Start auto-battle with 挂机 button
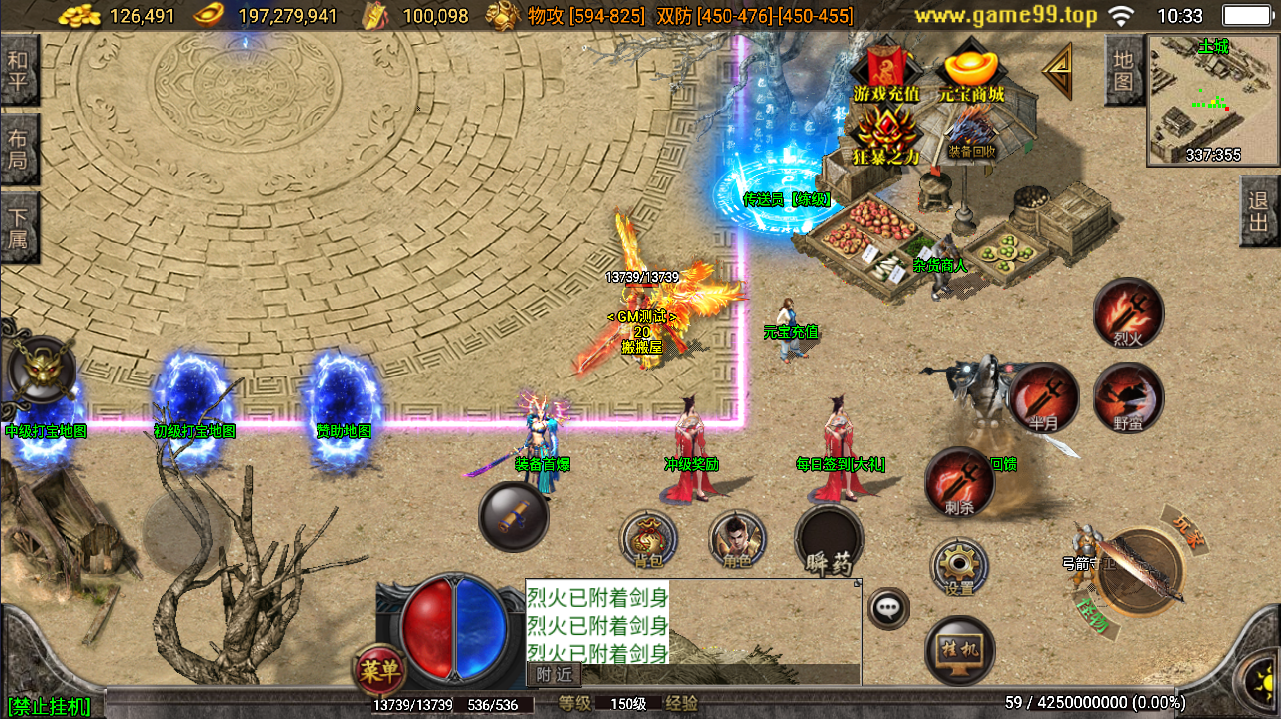 click(959, 650)
